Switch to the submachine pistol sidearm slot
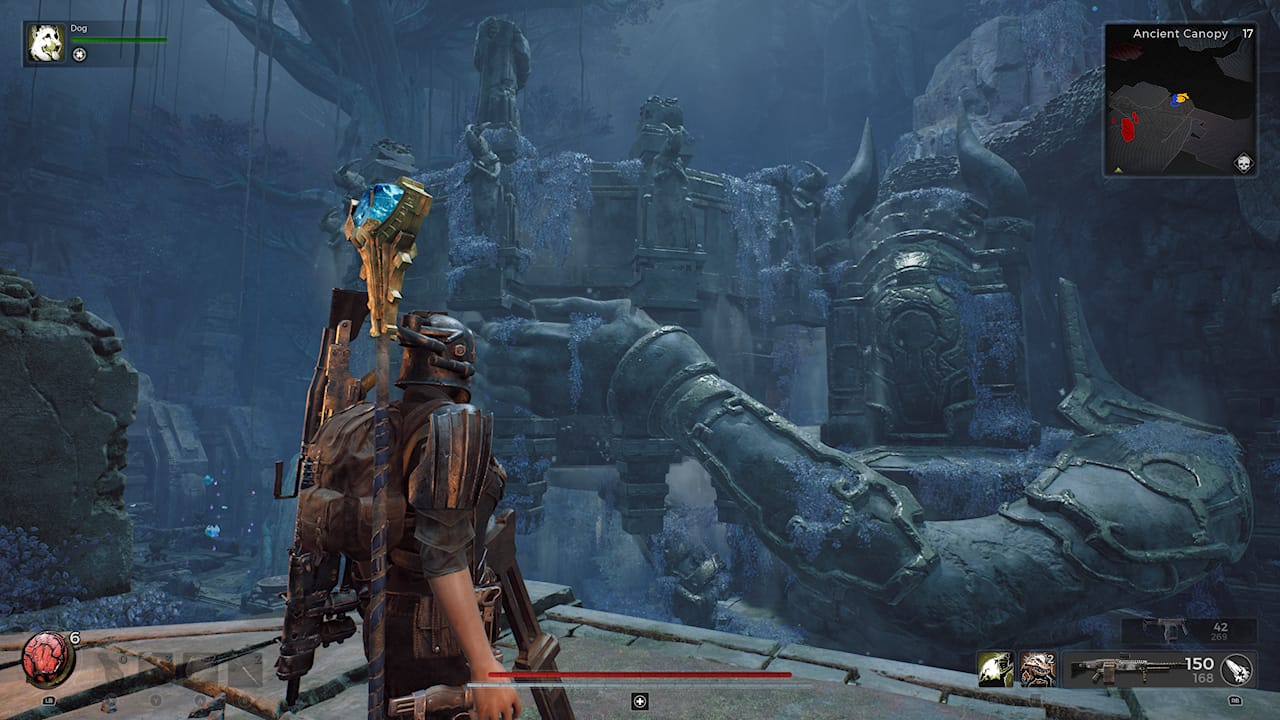This screenshot has width=1280, height=720. coord(1172,629)
